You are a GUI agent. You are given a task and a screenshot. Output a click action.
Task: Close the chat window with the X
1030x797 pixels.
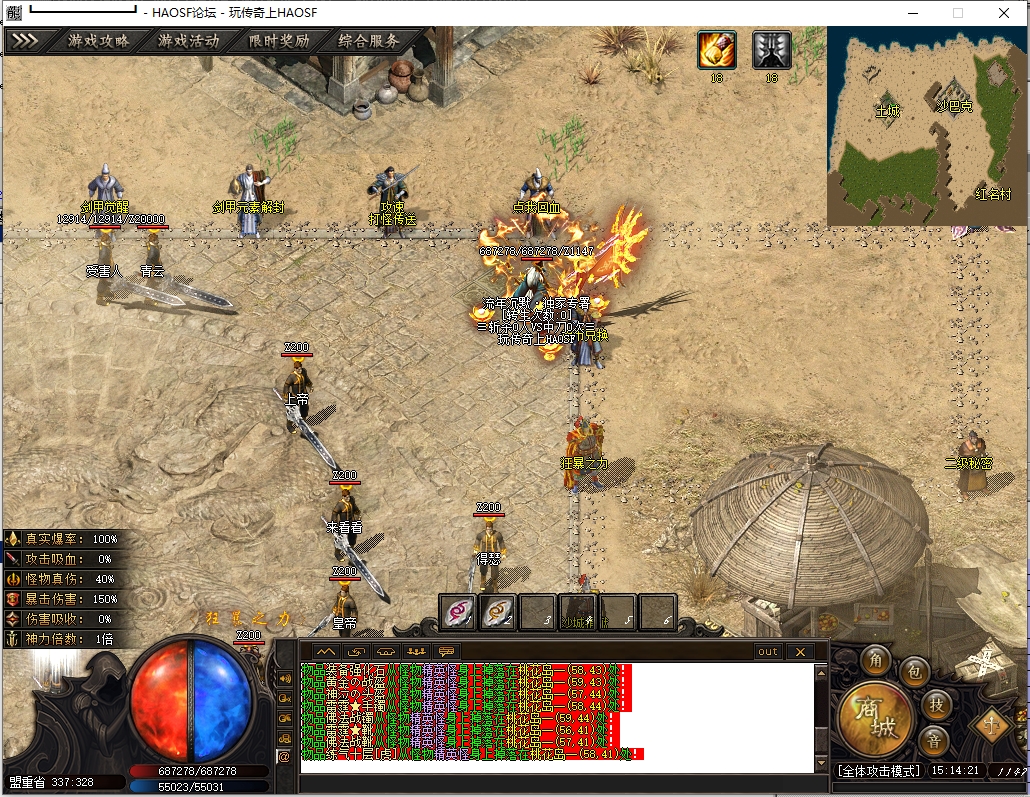(799, 652)
